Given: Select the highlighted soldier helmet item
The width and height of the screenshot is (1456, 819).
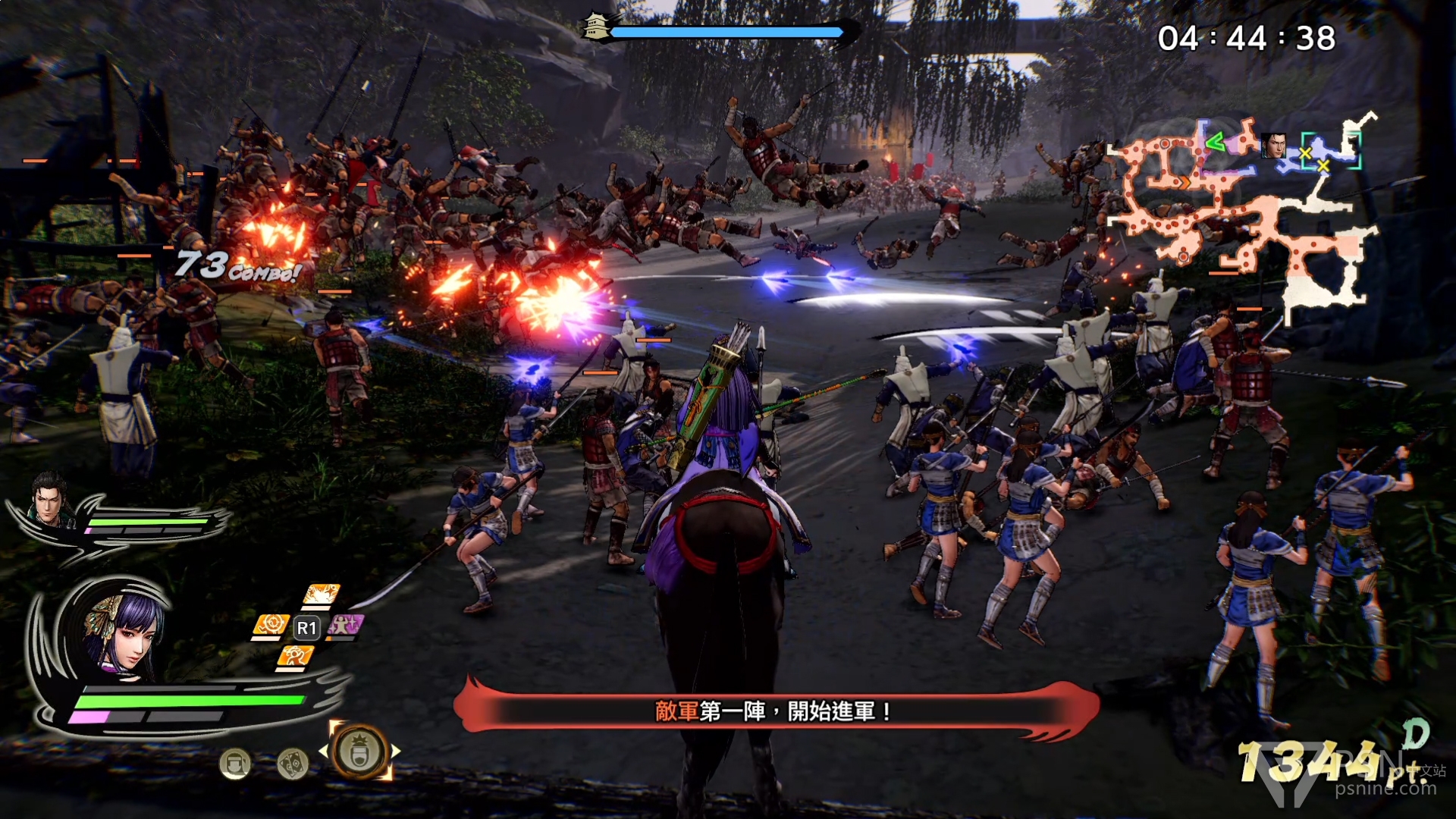Looking at the screenshot, I should coord(359,752).
